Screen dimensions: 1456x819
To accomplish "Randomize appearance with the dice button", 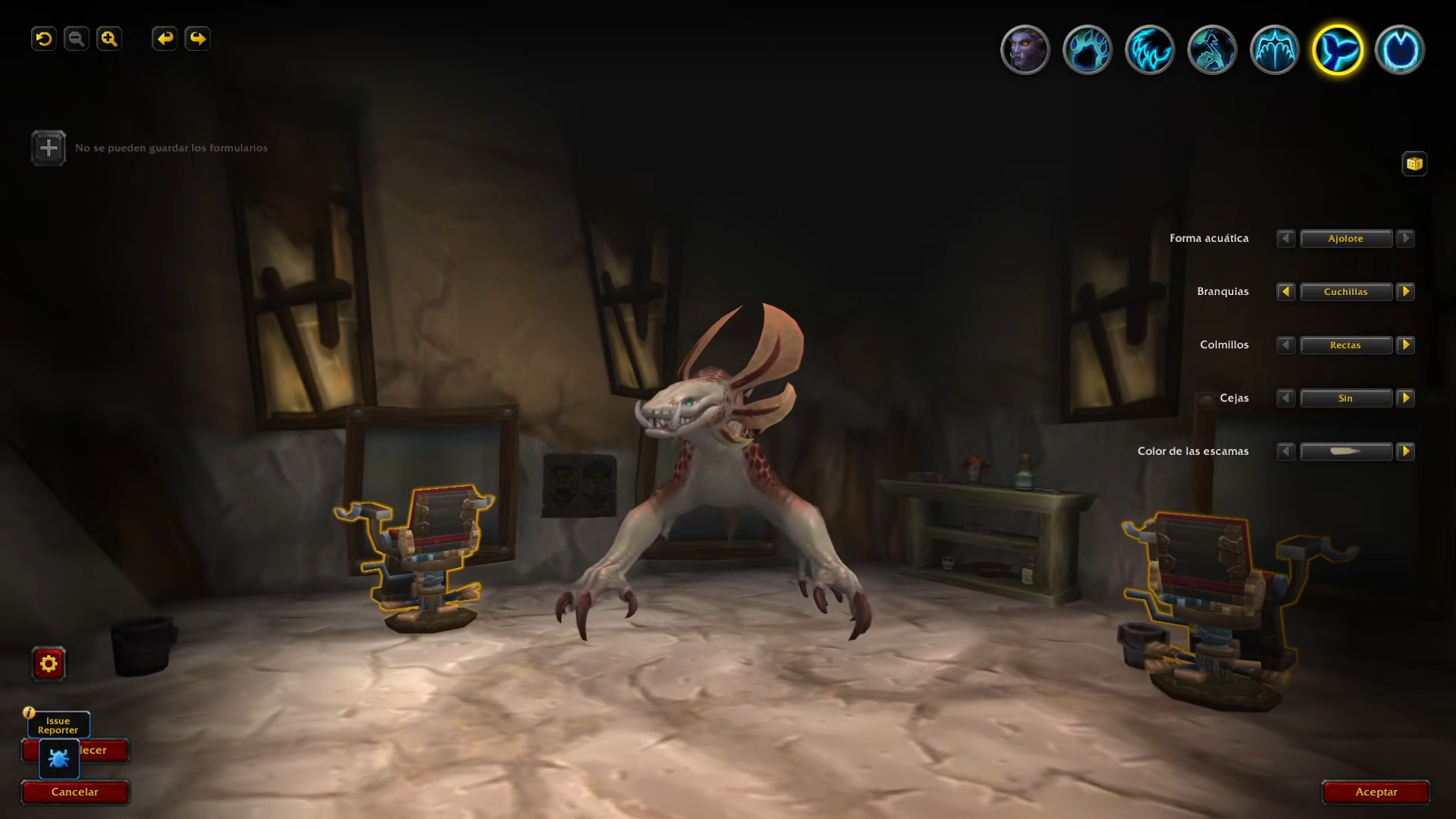I will (1414, 164).
